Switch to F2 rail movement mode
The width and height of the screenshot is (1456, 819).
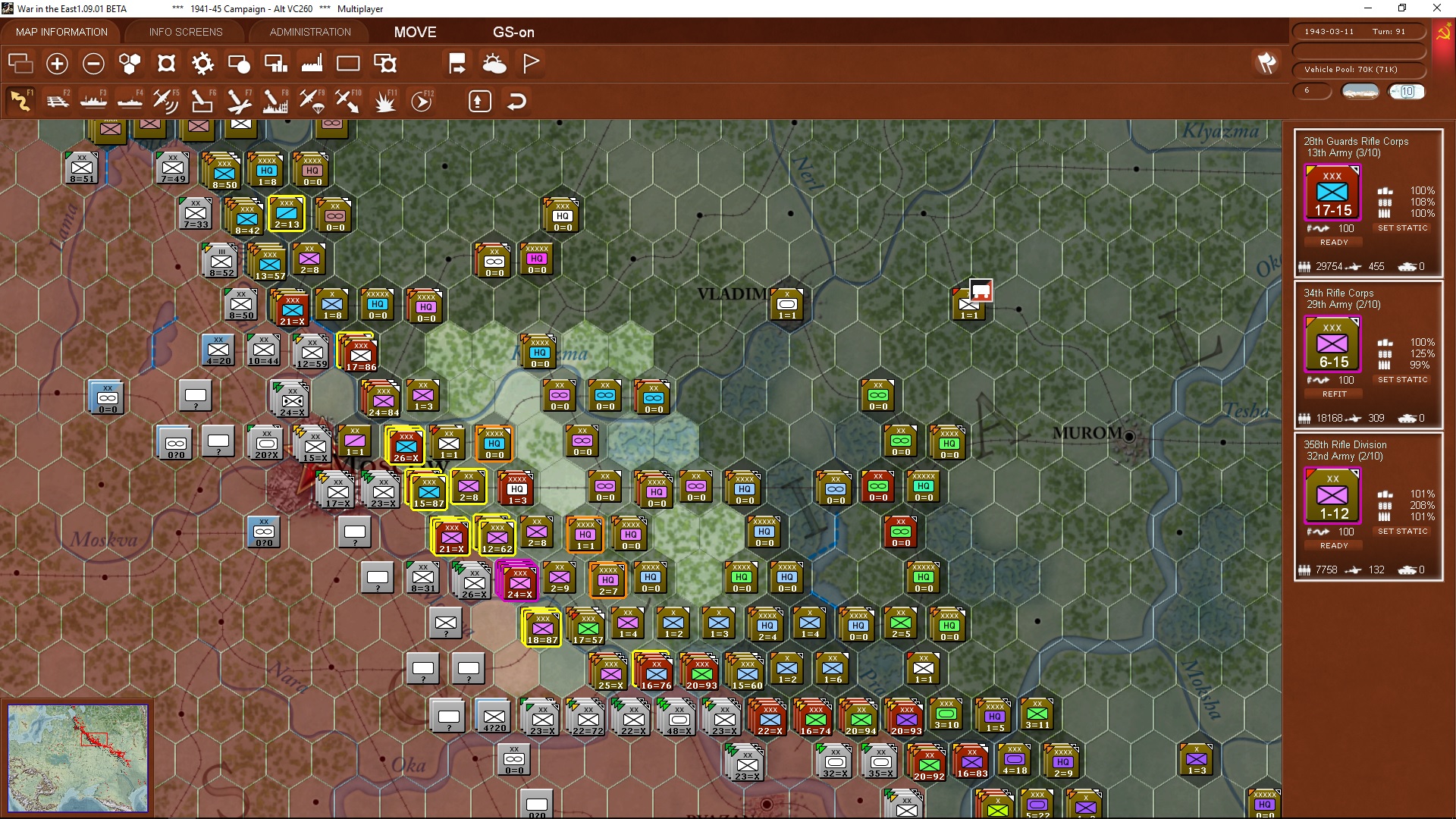58,100
